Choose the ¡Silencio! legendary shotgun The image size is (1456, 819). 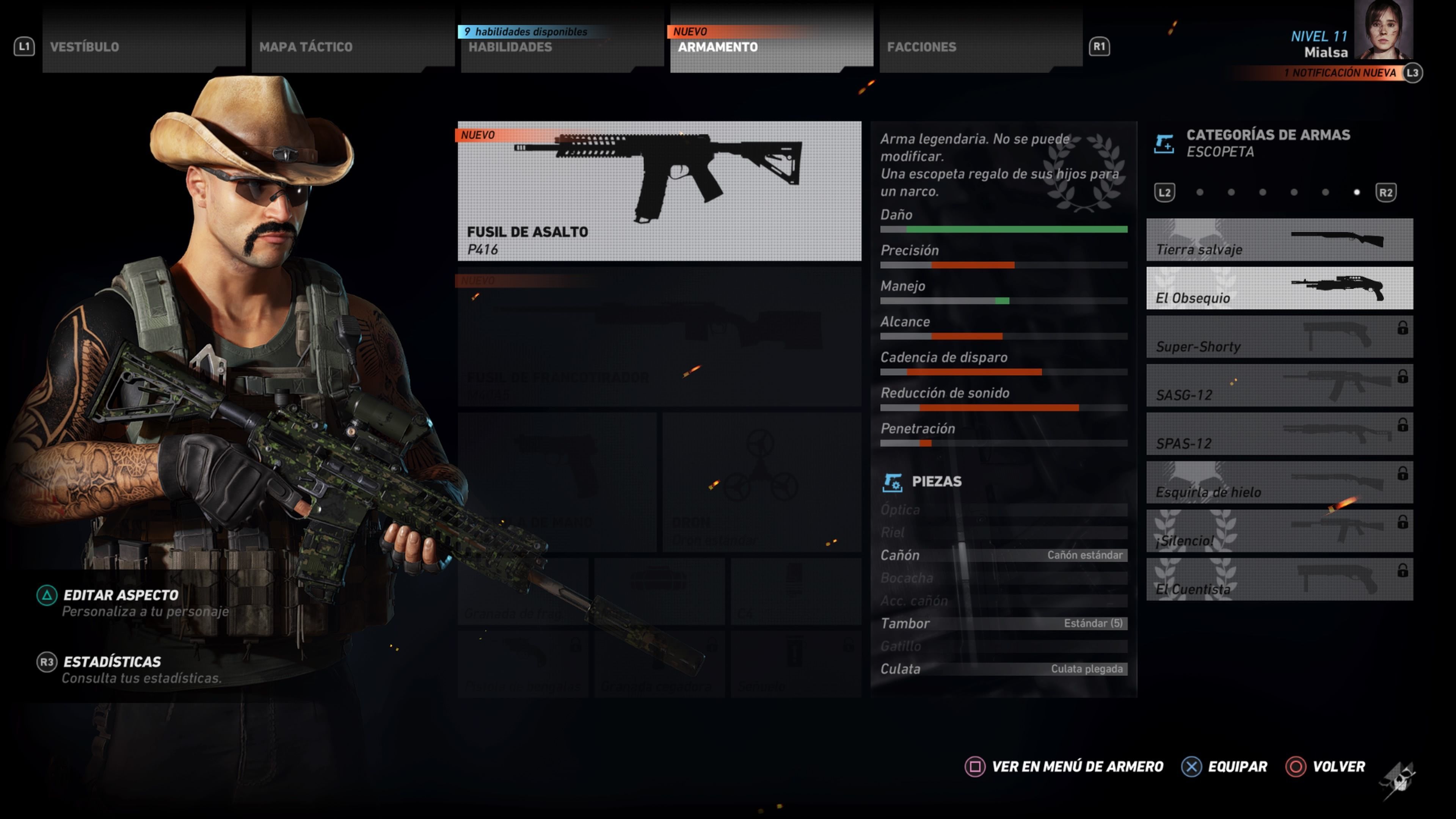pyautogui.click(x=1280, y=532)
